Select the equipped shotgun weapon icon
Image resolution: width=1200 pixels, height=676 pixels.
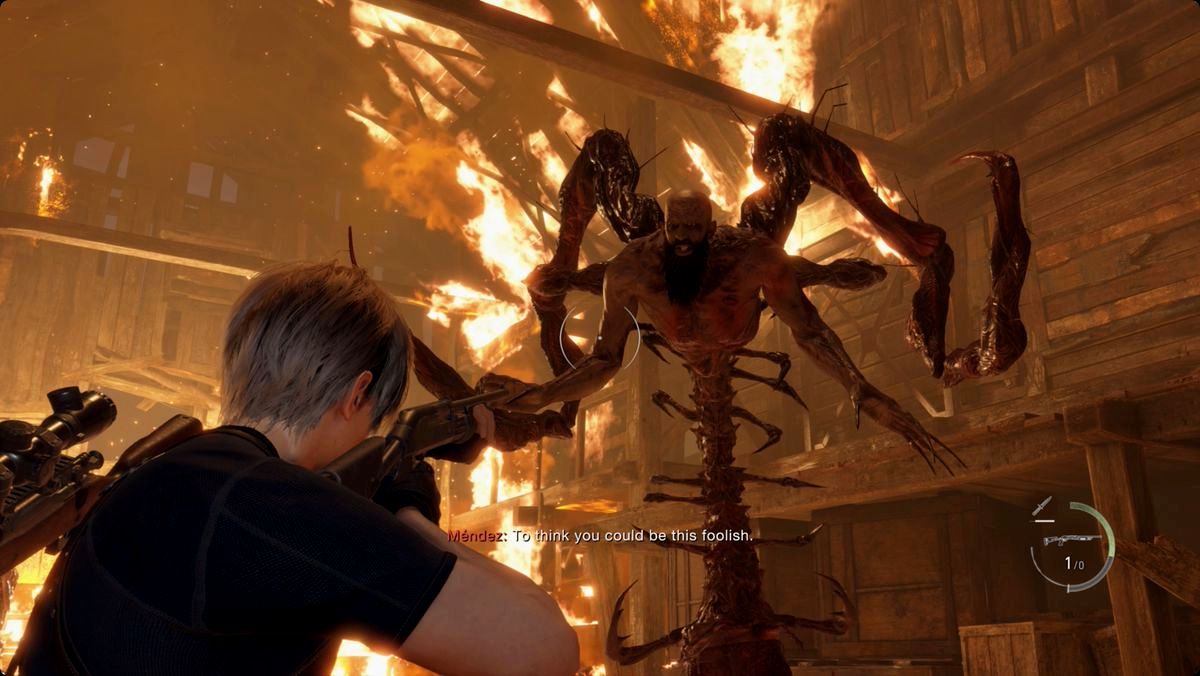pos(1071,541)
